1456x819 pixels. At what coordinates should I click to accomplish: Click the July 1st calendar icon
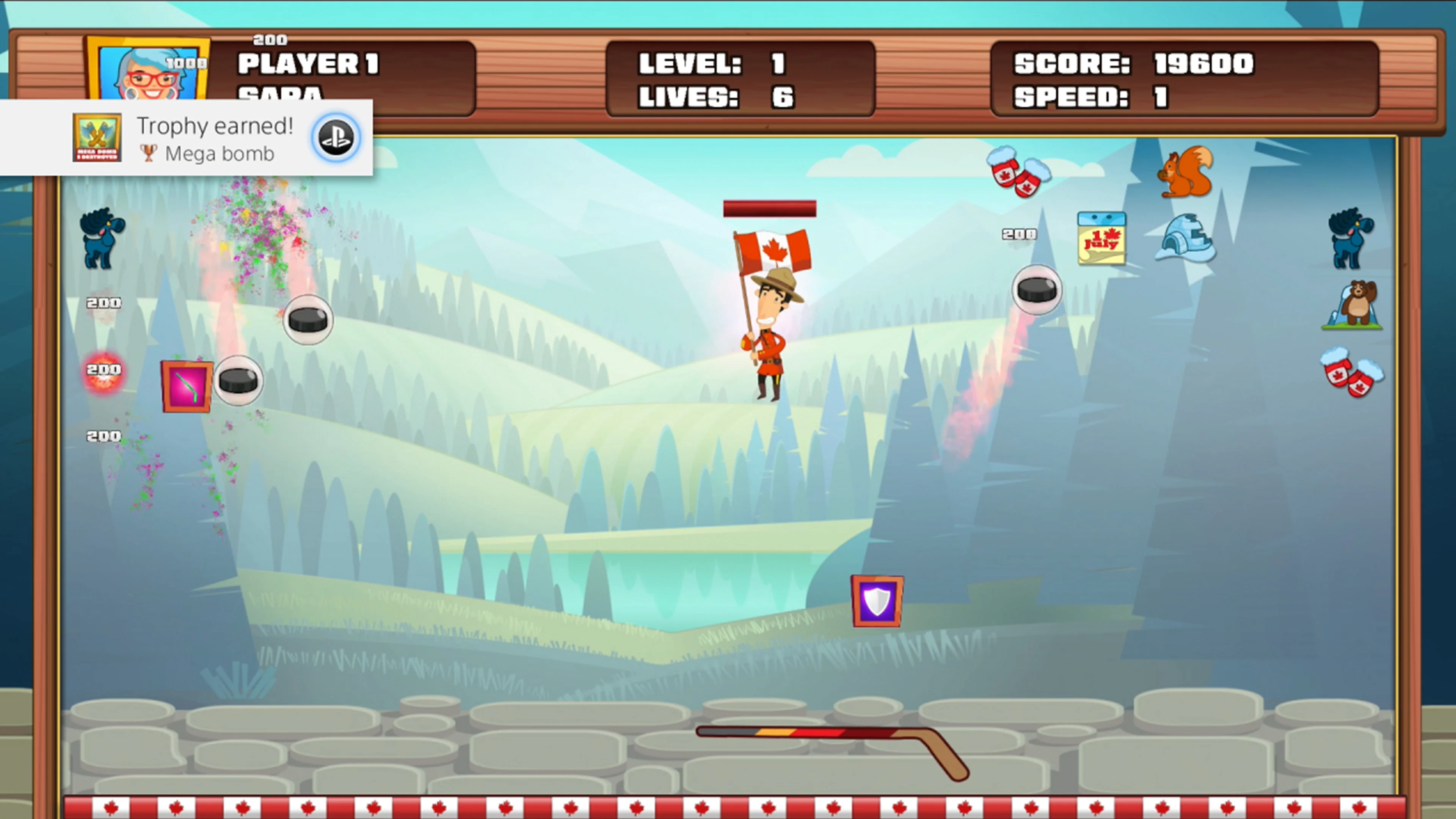coord(1102,240)
